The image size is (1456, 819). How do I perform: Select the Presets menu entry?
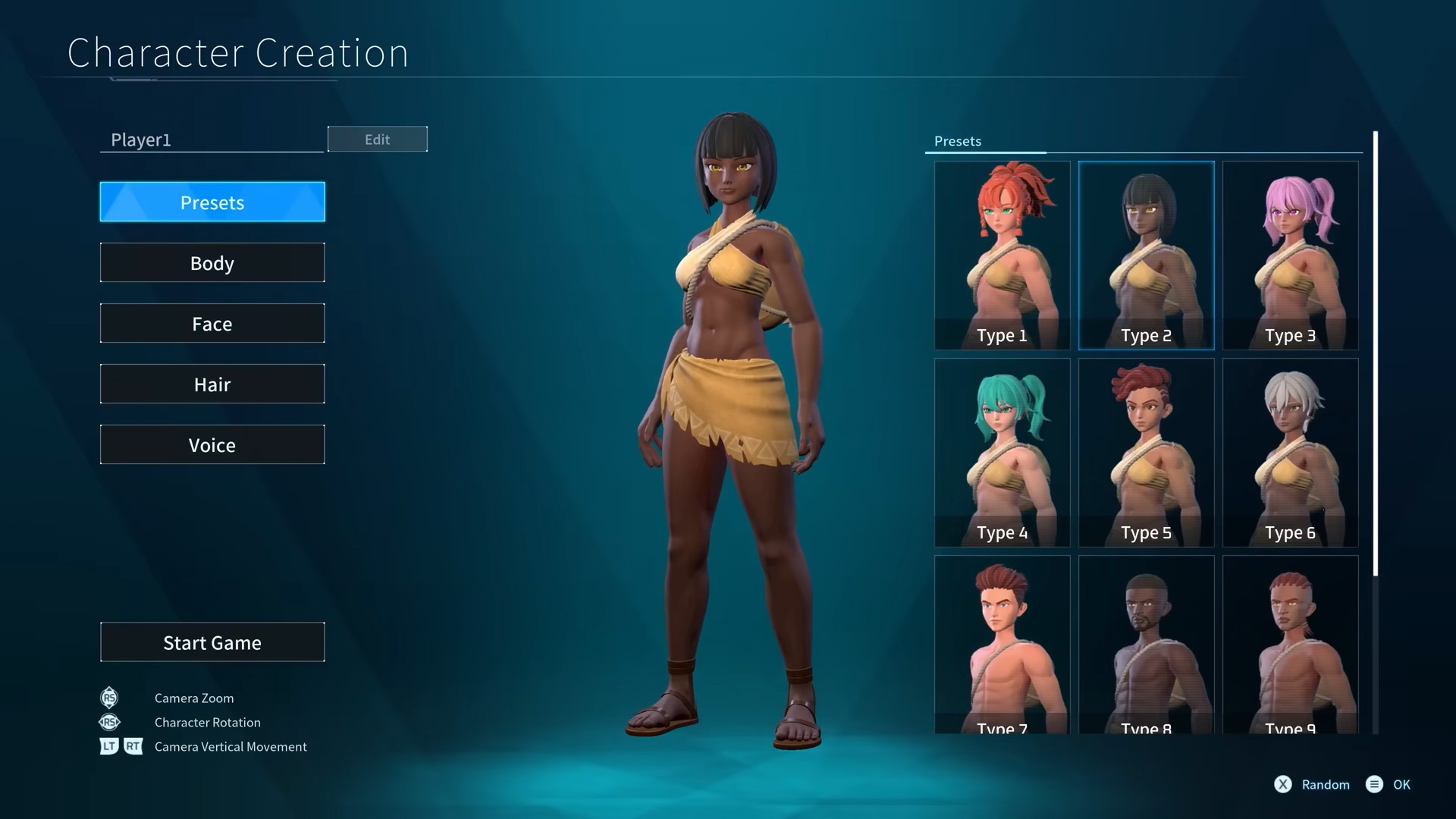[x=212, y=202]
